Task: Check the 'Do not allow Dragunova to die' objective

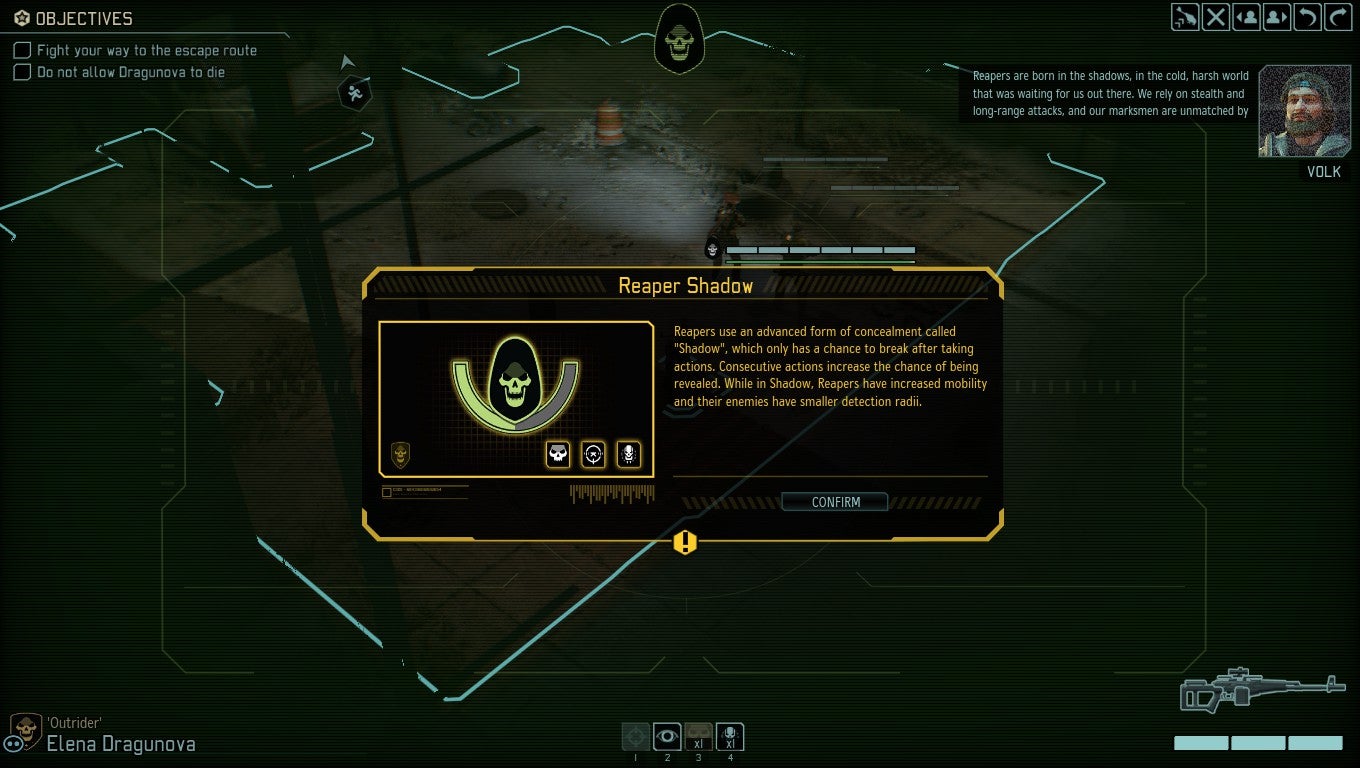Action: [21, 71]
